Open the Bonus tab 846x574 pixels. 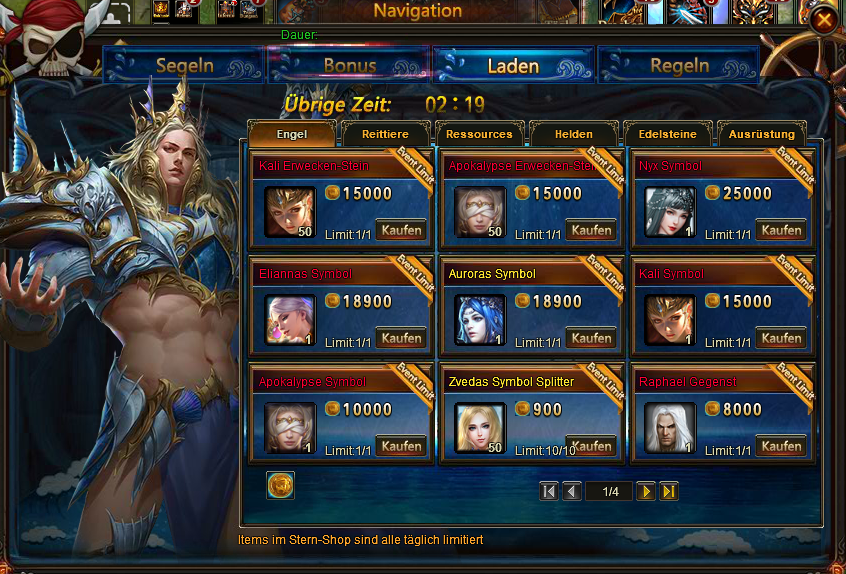pos(350,66)
